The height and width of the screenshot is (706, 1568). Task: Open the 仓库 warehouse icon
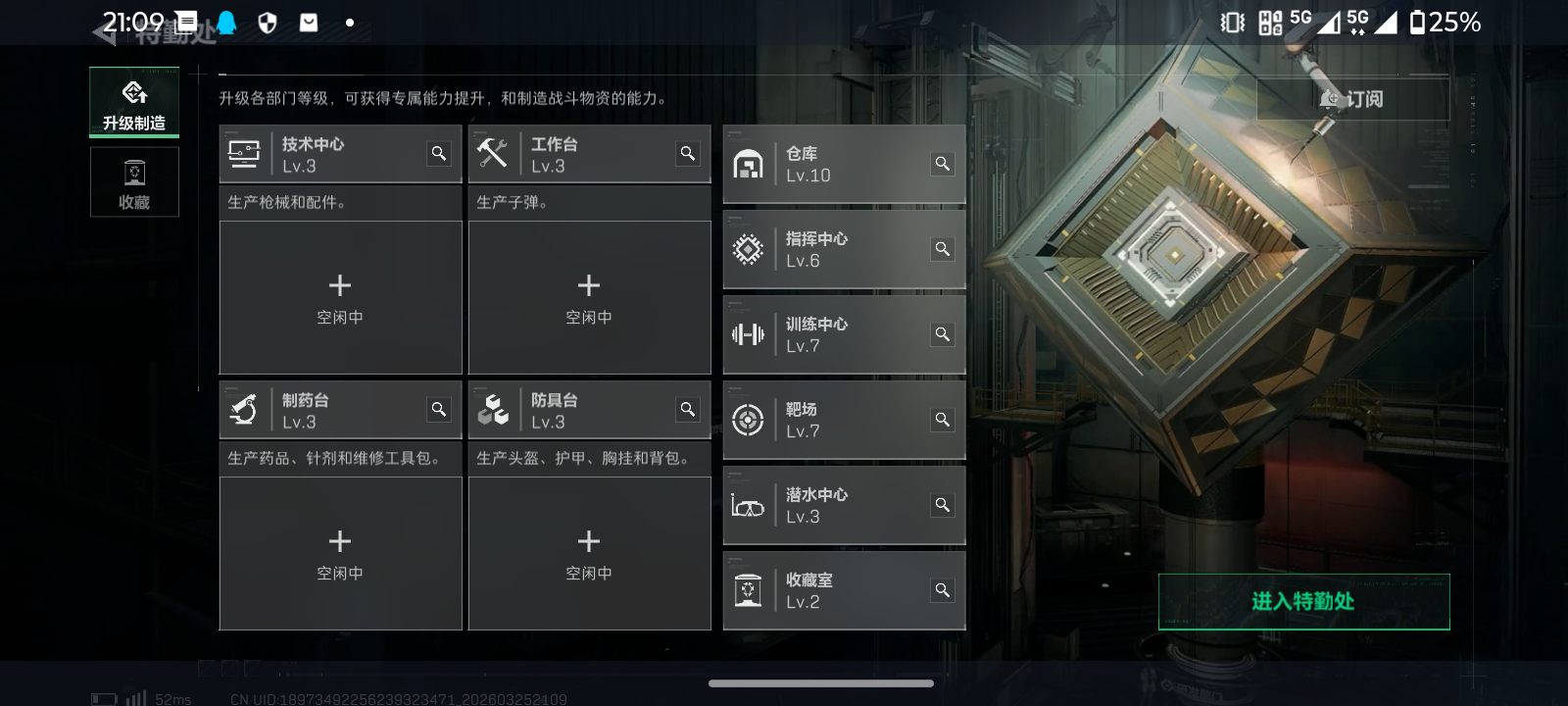pyautogui.click(x=749, y=164)
